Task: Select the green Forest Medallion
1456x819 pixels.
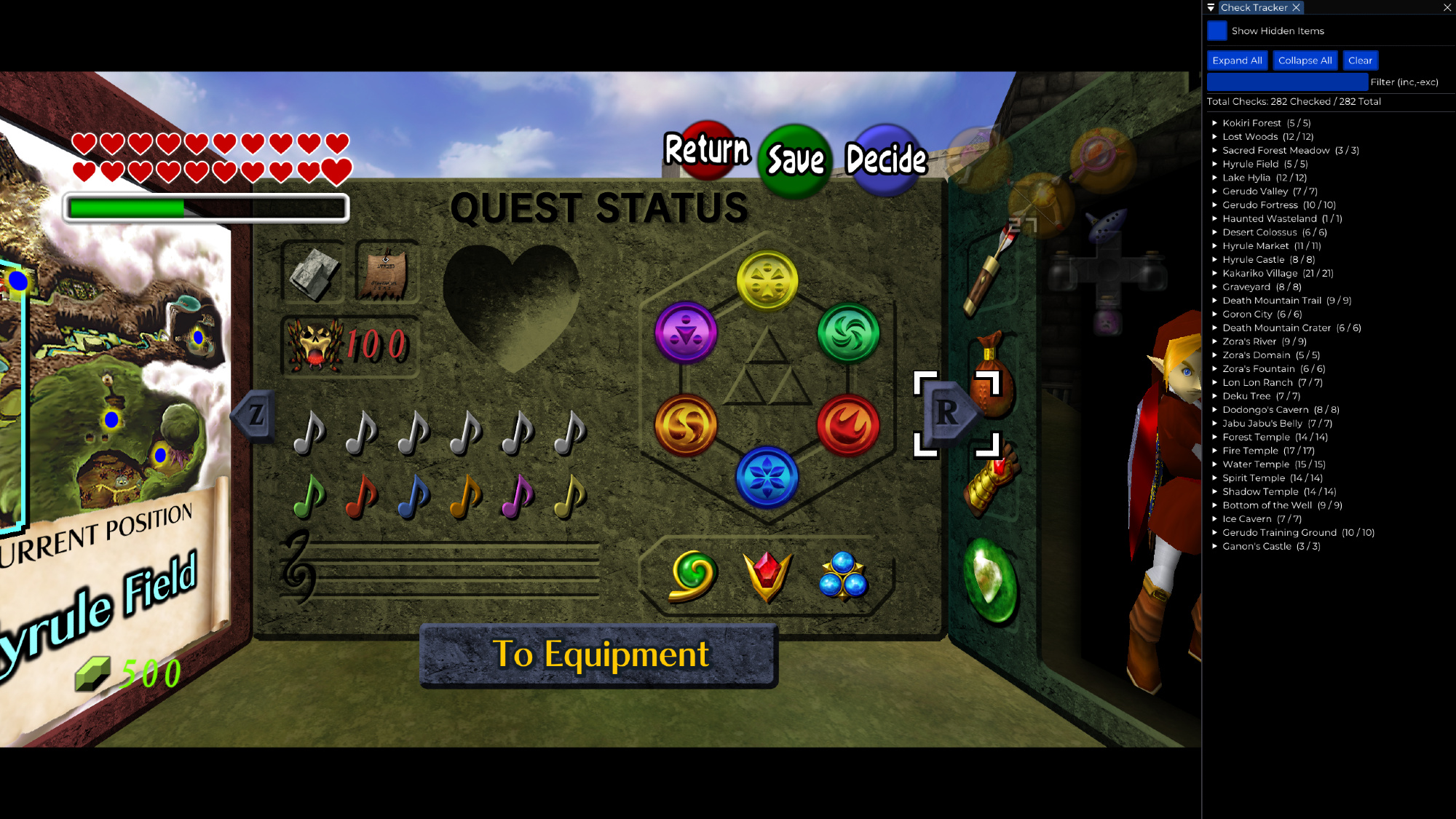Action: tap(848, 333)
